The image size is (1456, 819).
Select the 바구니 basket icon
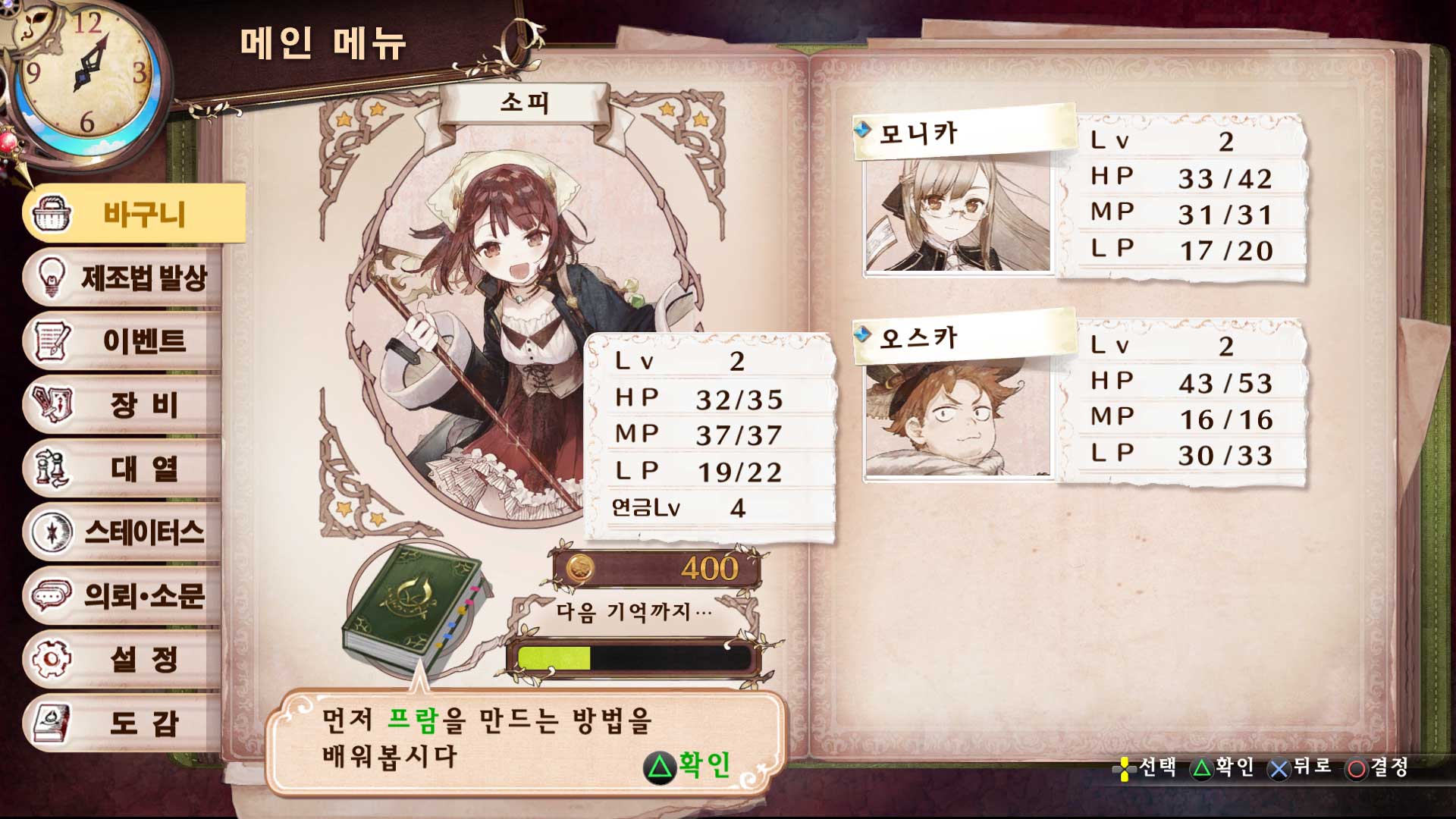[53, 214]
